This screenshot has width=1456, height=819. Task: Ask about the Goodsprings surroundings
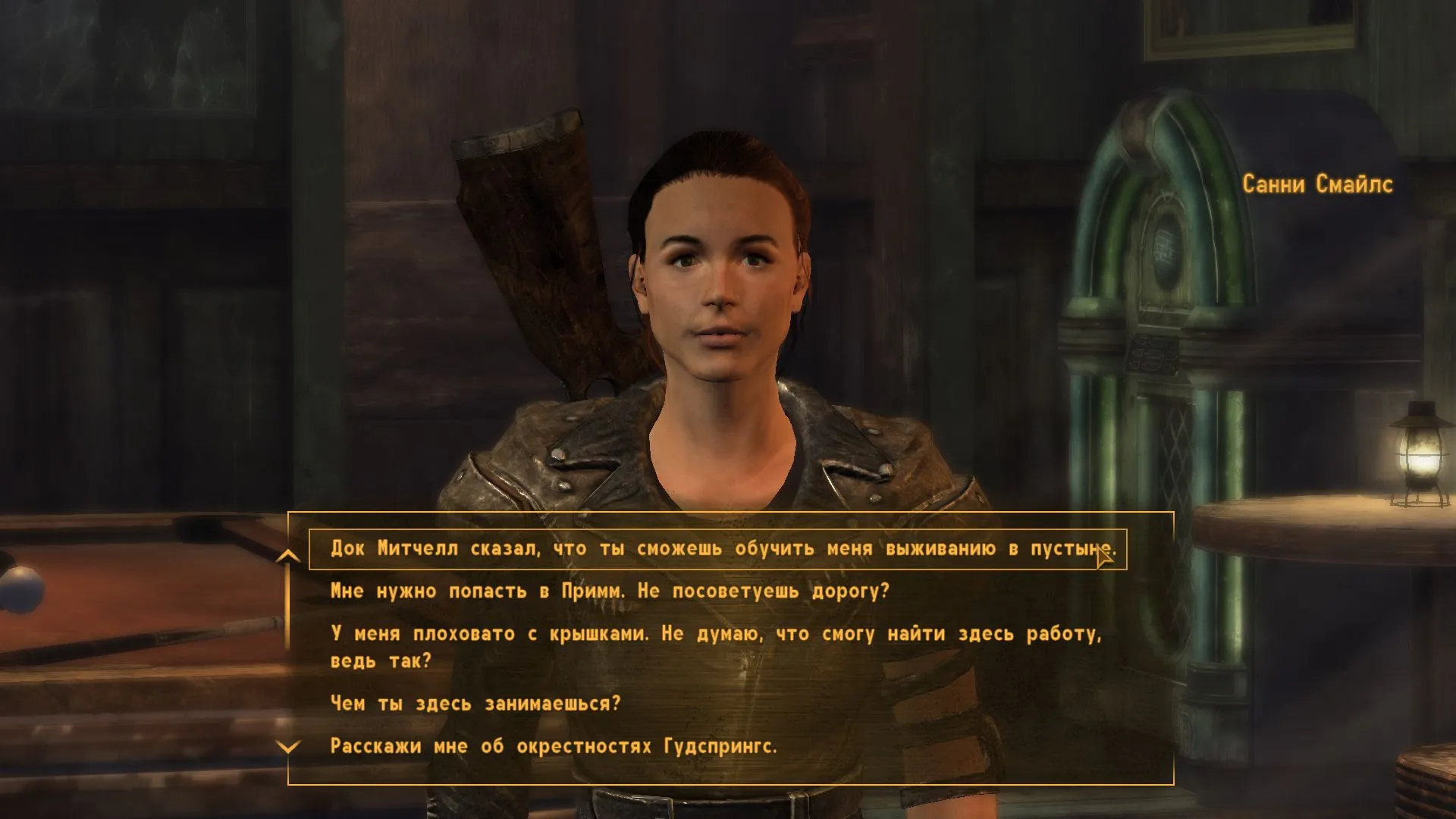(x=554, y=747)
